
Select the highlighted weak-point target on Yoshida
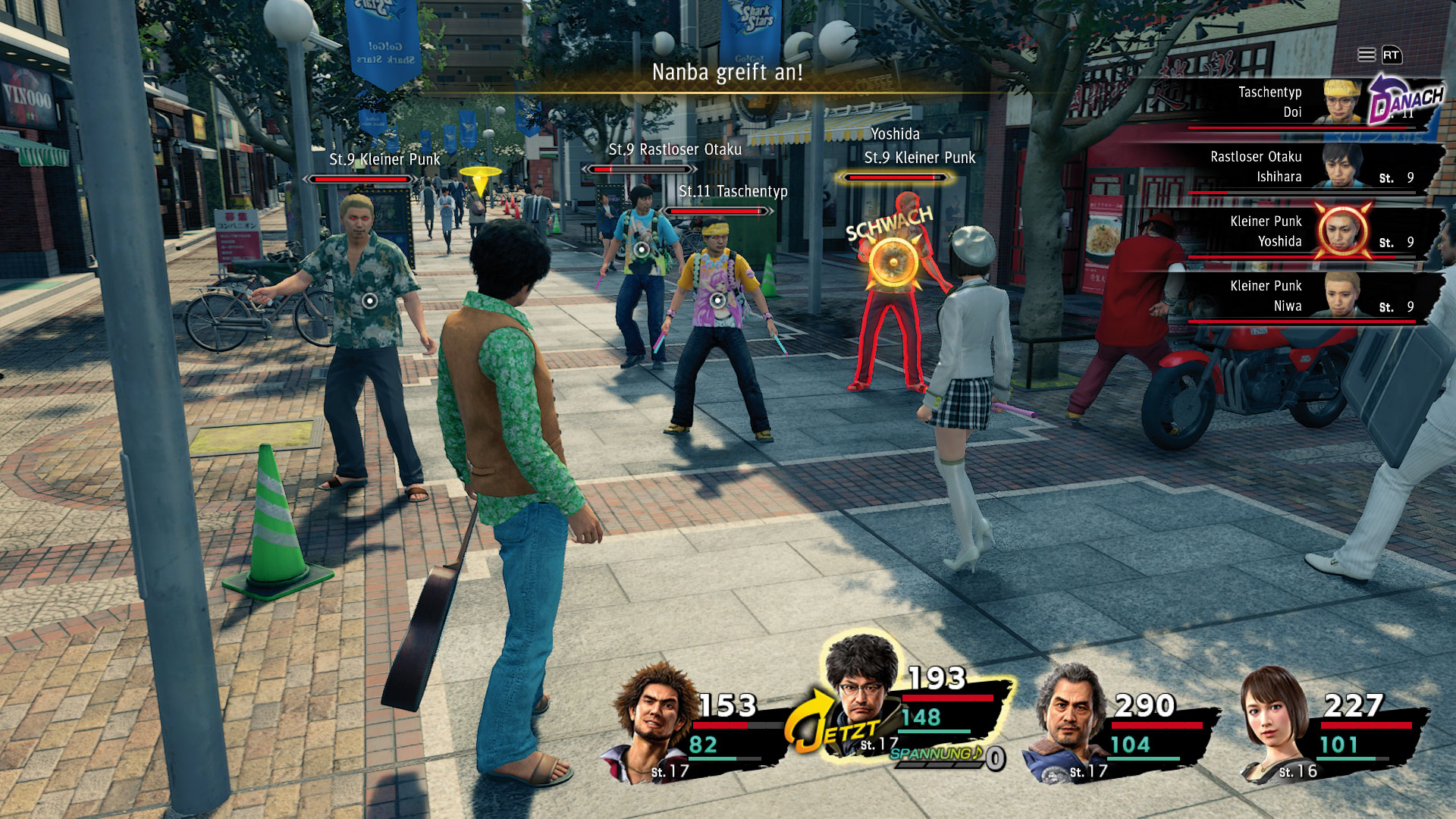pyautogui.click(x=894, y=262)
